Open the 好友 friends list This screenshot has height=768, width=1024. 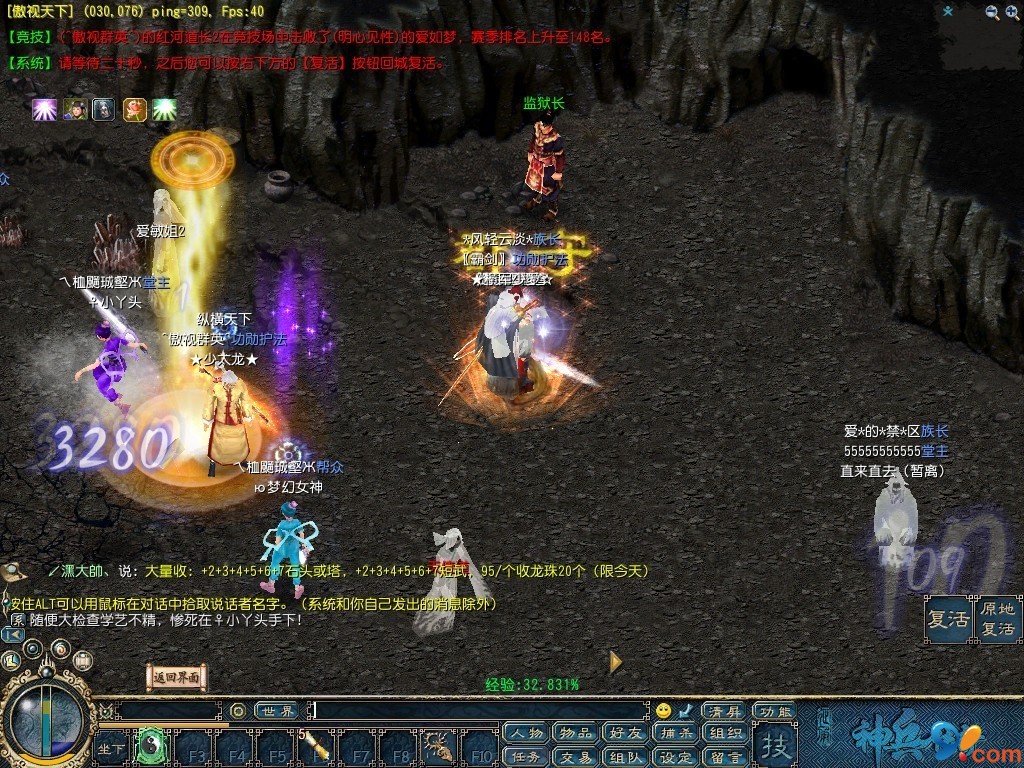(626, 733)
